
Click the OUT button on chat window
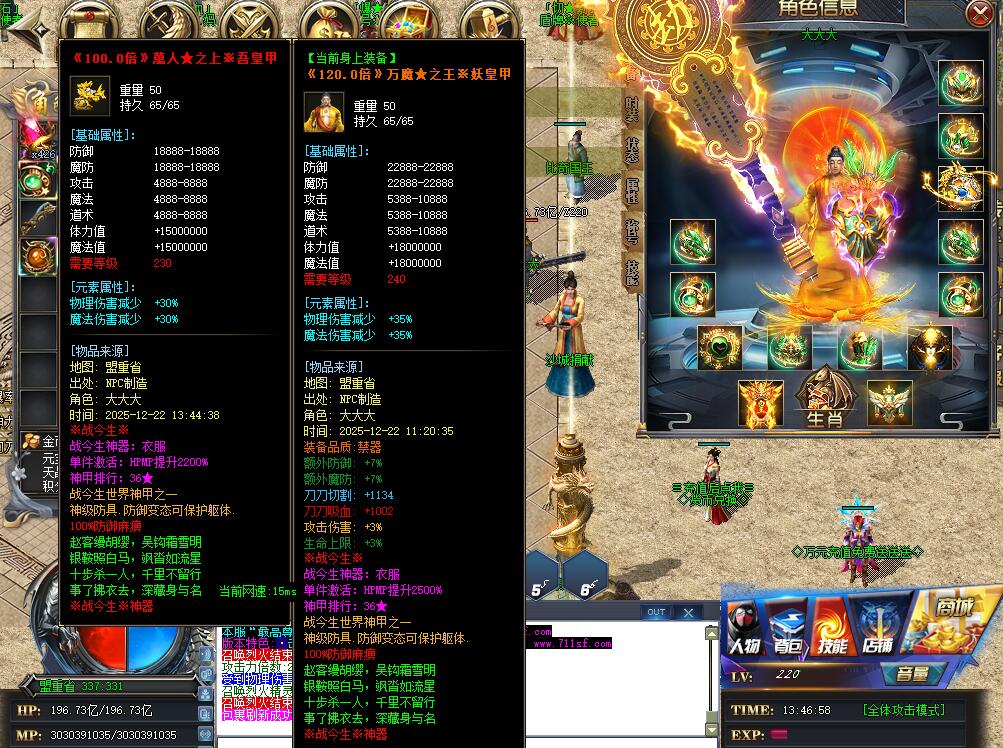[x=656, y=612]
